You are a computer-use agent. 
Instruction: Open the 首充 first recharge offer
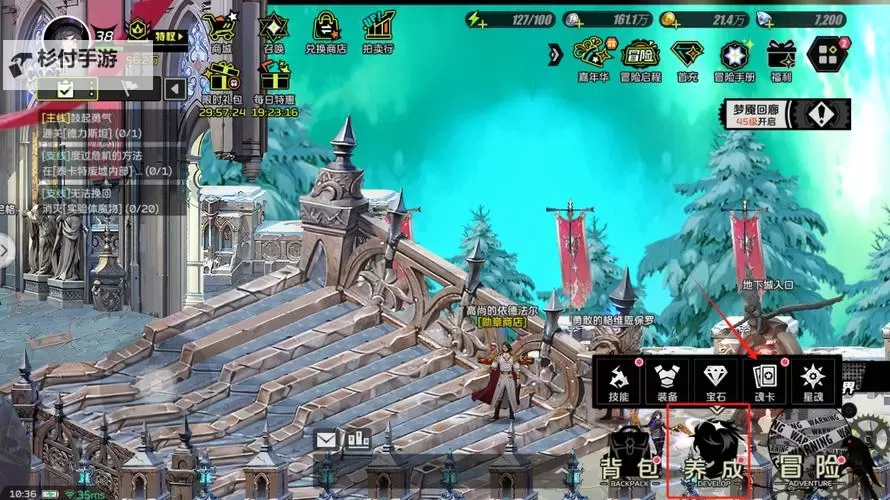tap(687, 56)
